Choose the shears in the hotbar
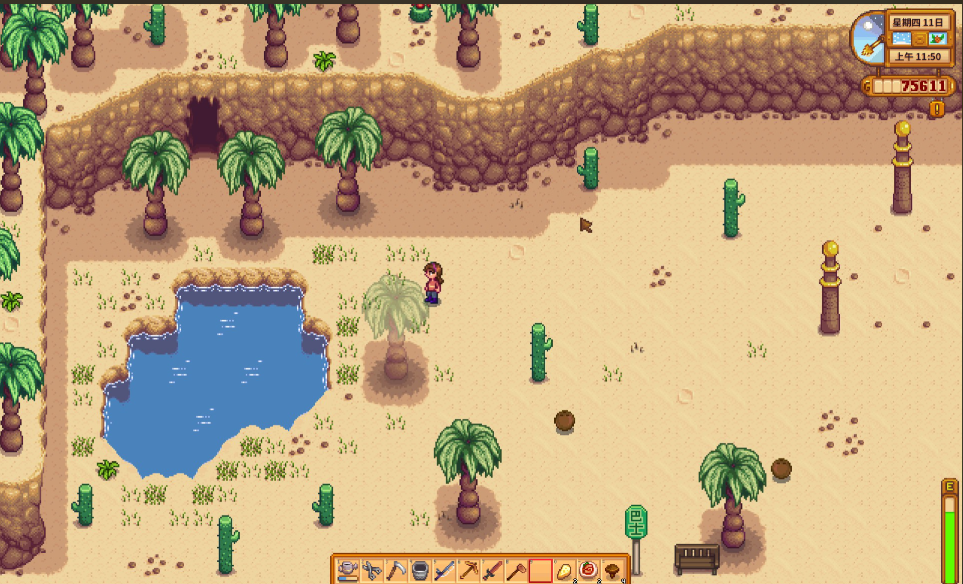Screen dimensions: 963x584 372,571
